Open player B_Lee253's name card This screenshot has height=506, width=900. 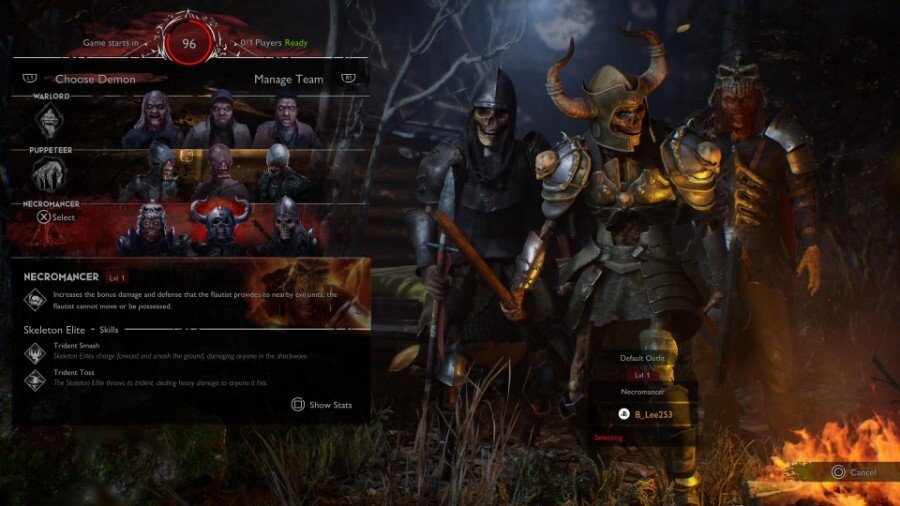click(643, 413)
